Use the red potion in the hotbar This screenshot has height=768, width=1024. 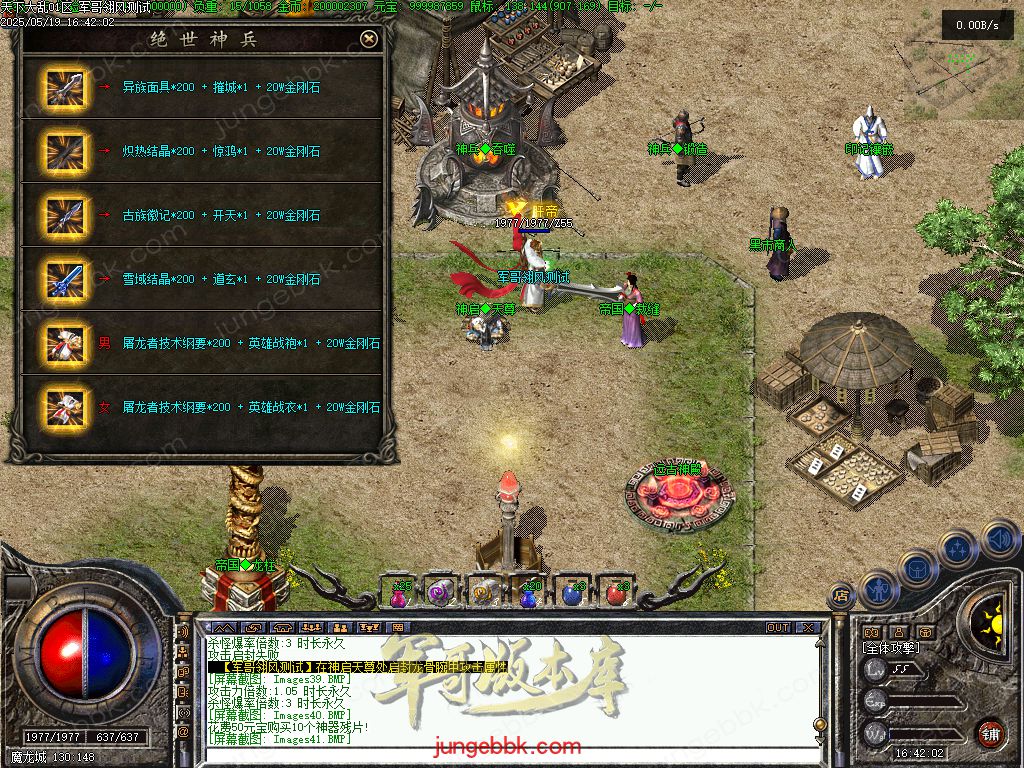pos(616,593)
